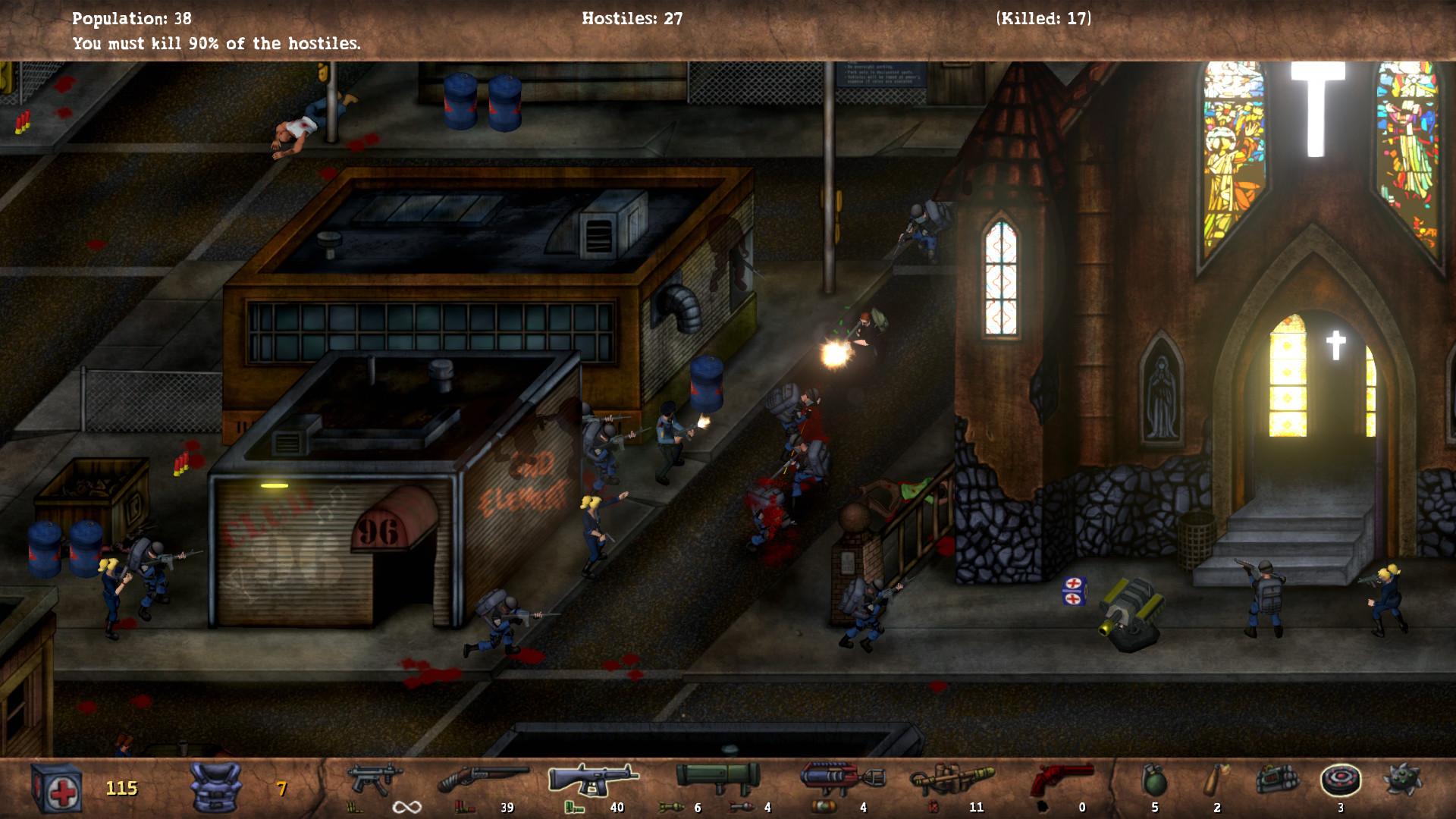Equip the napalm launcher with 11 ammo
Viewport: 1456px width, 819px height.
pos(950,779)
